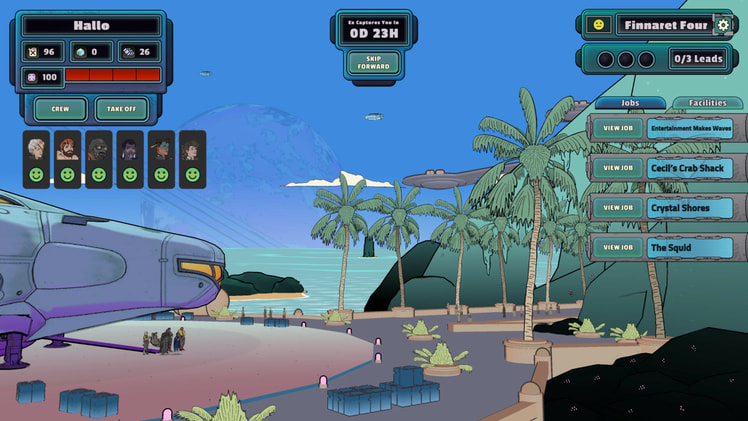View the Entertainment Makes Waves job
This screenshot has width=748, height=421.
pos(618,129)
